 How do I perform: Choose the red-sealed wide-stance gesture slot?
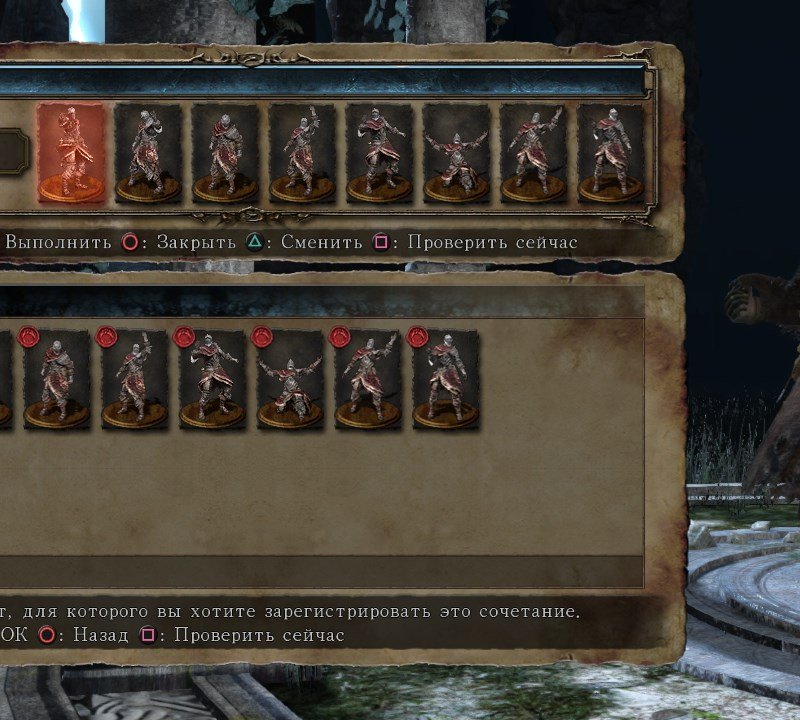point(212,380)
